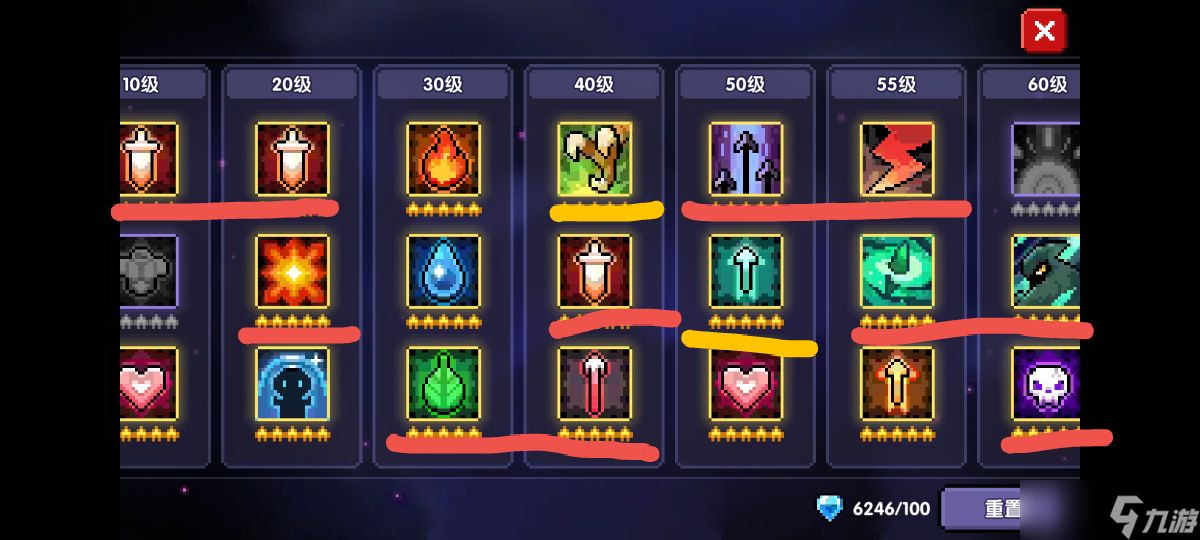Select the blue shielded silhouette talent
Viewport: 1200px width, 540px height.
click(292, 383)
